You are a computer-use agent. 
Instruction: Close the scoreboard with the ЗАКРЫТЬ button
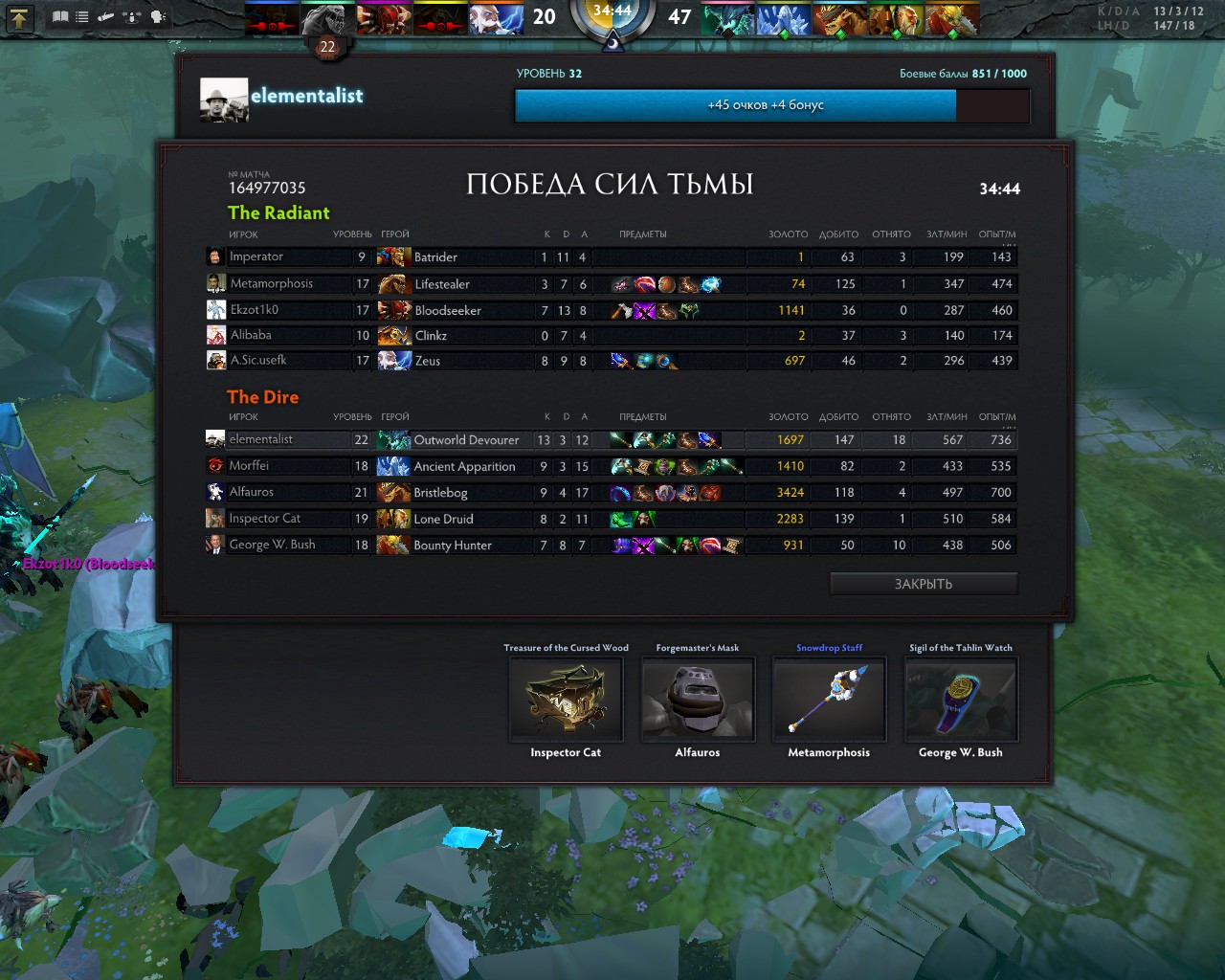924,584
